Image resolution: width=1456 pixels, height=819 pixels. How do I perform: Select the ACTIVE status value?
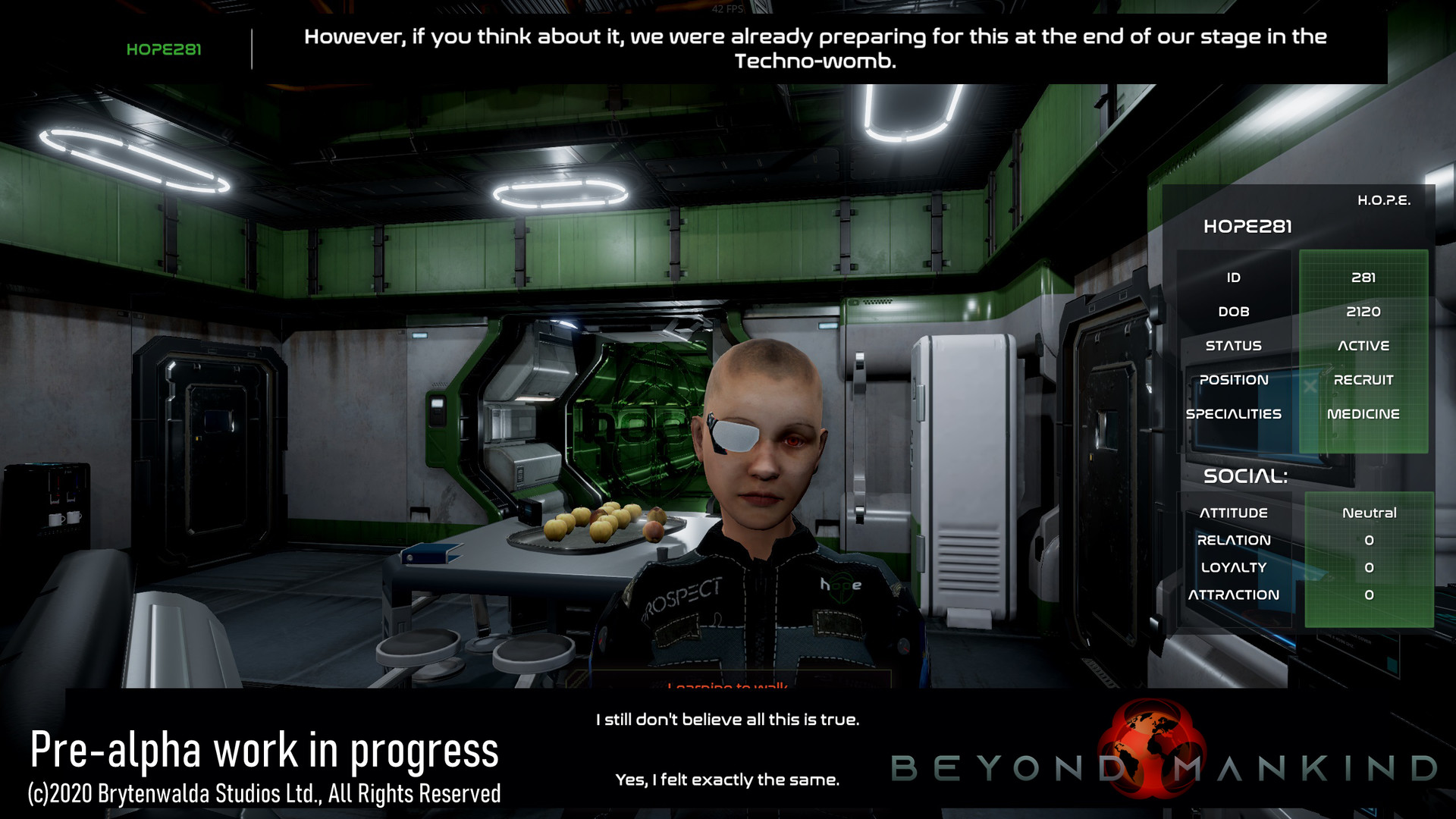point(1364,345)
